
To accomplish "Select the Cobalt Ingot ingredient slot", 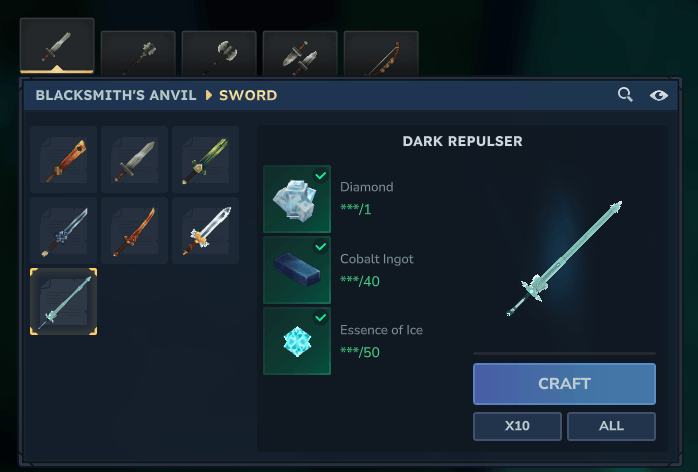I will [297, 270].
